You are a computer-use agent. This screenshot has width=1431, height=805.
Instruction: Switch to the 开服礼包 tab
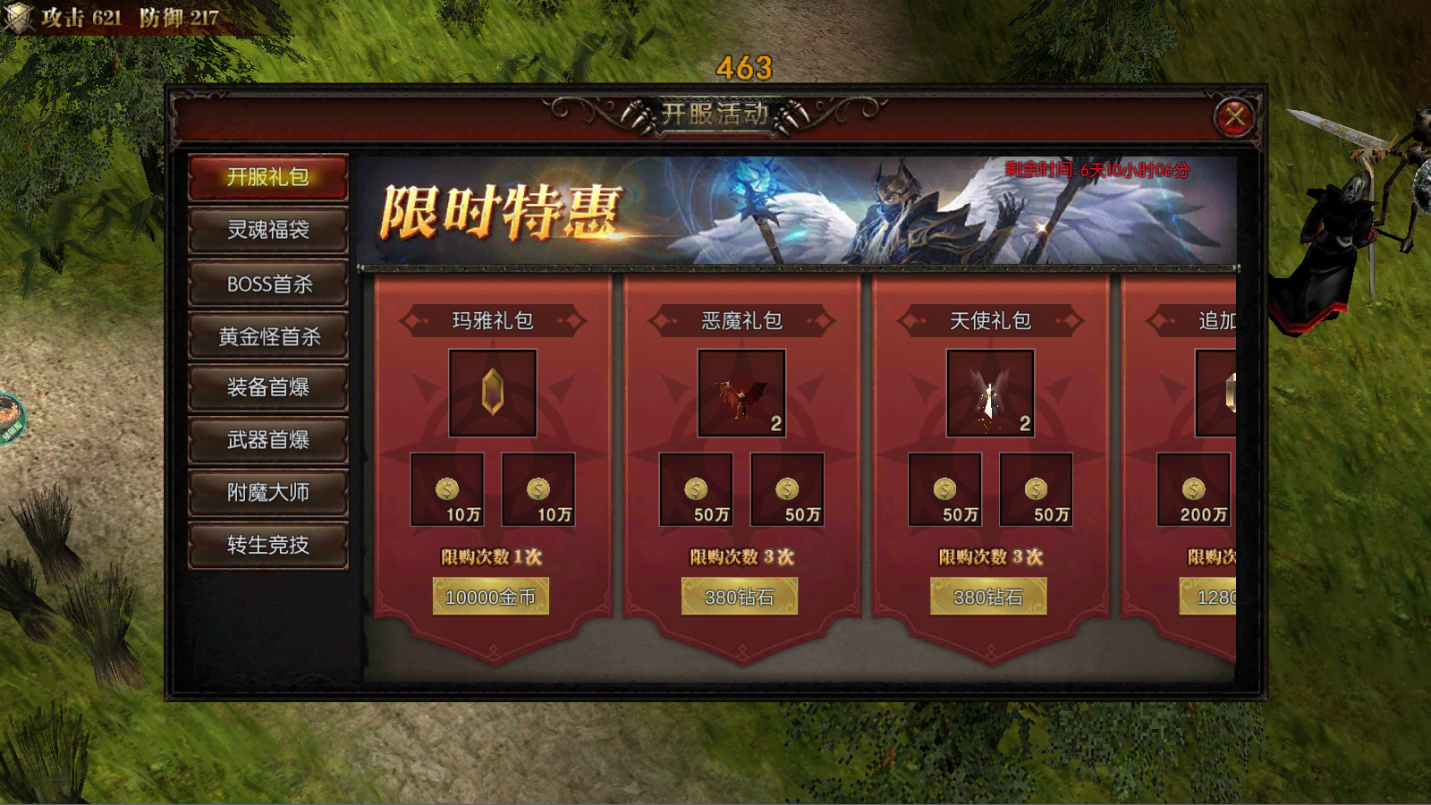click(x=268, y=177)
